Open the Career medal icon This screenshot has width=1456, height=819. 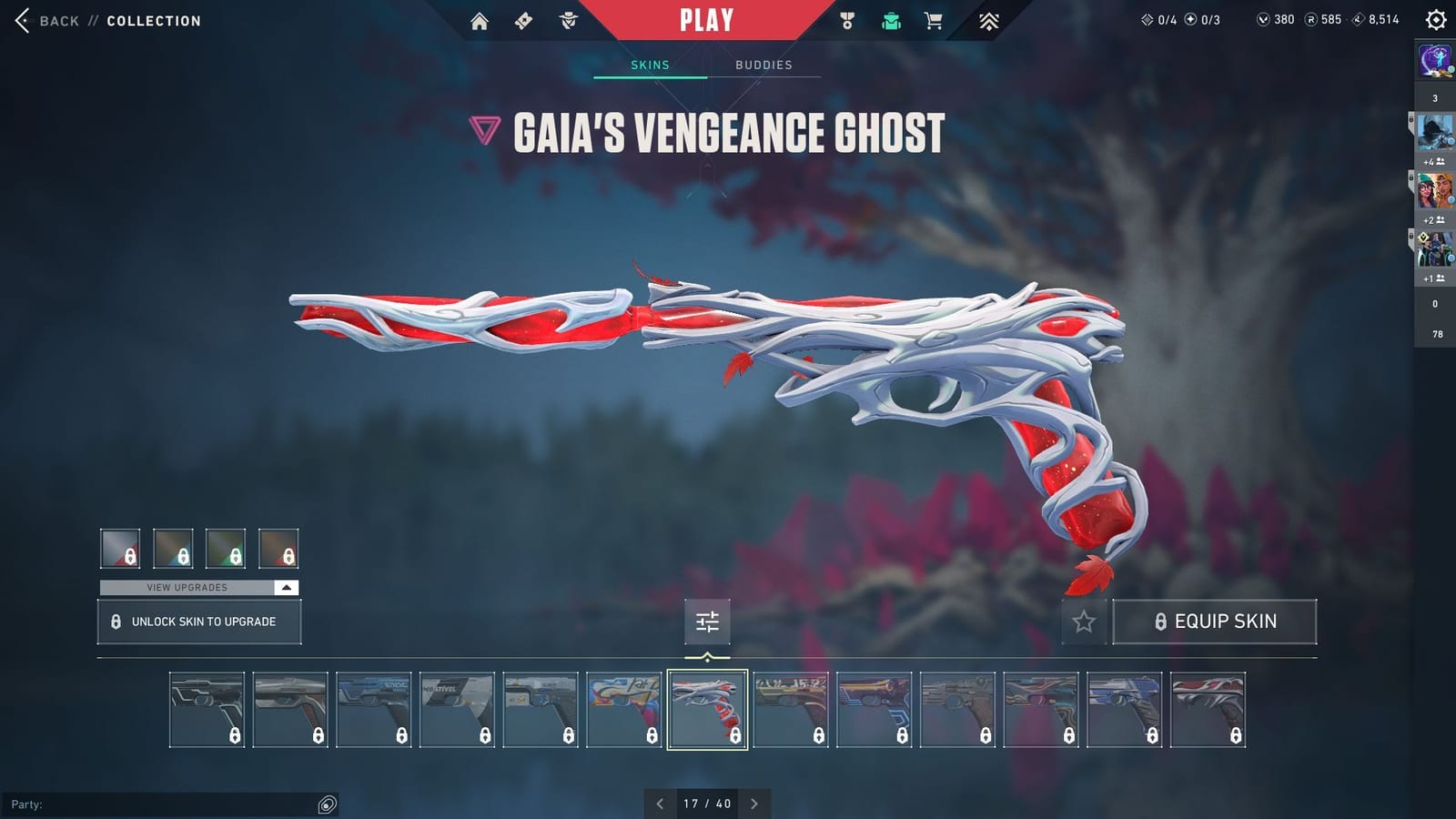point(847,20)
